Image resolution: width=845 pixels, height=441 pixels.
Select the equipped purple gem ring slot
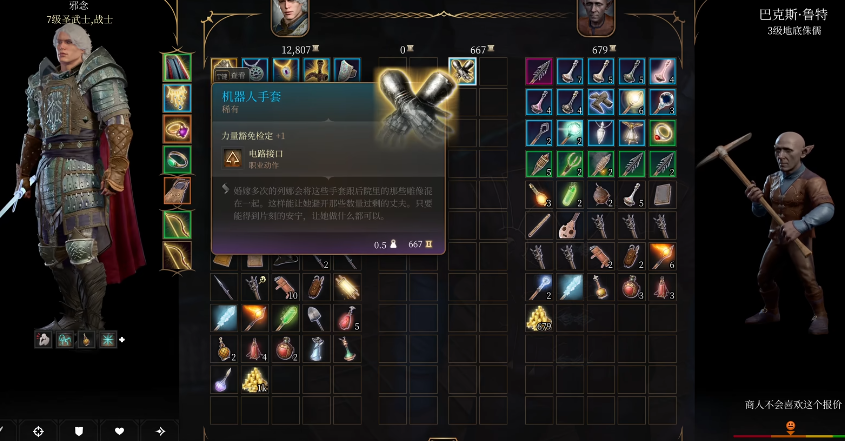(177, 128)
